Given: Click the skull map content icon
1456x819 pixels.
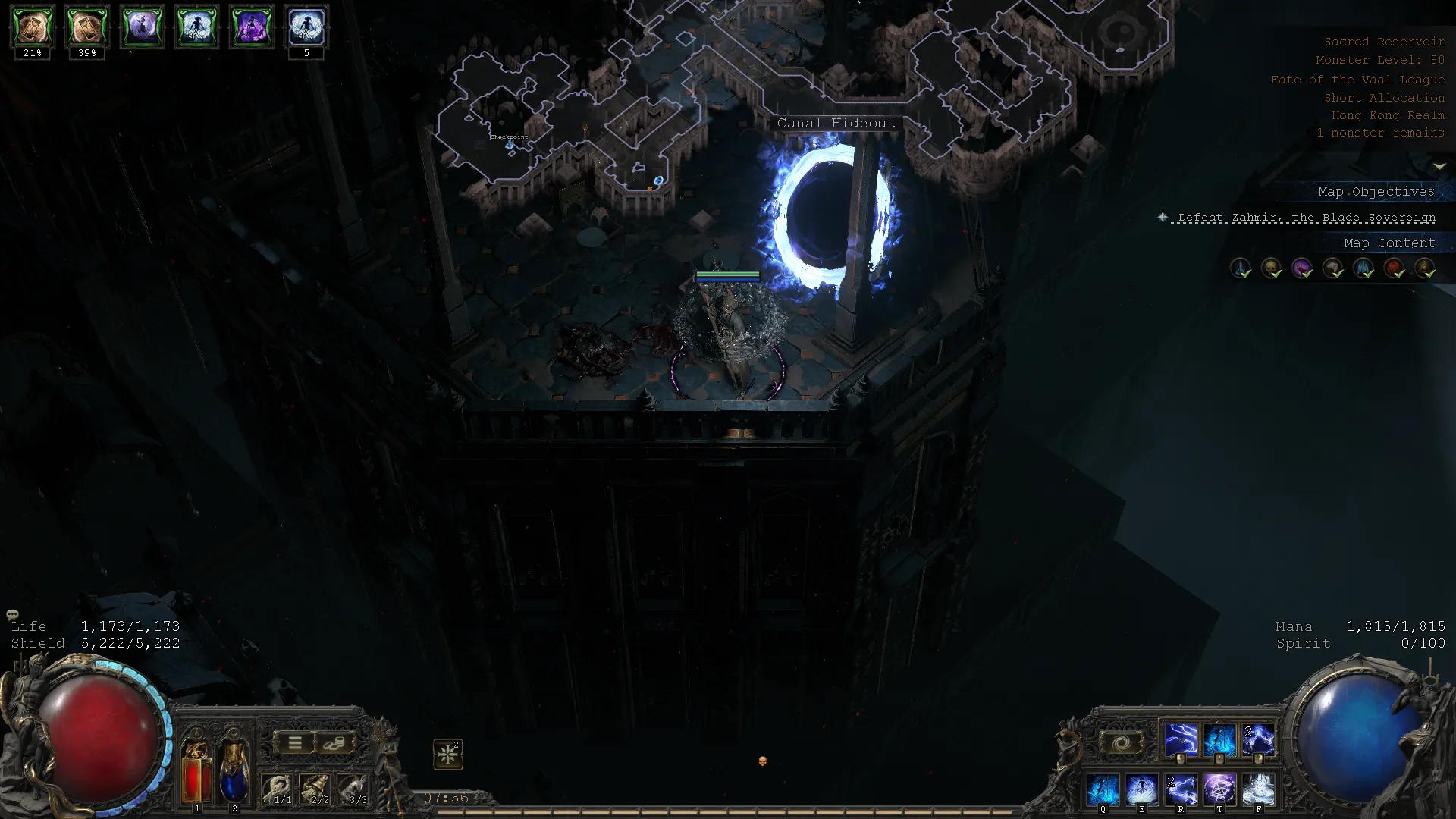Looking at the screenshot, I should click(1271, 268).
